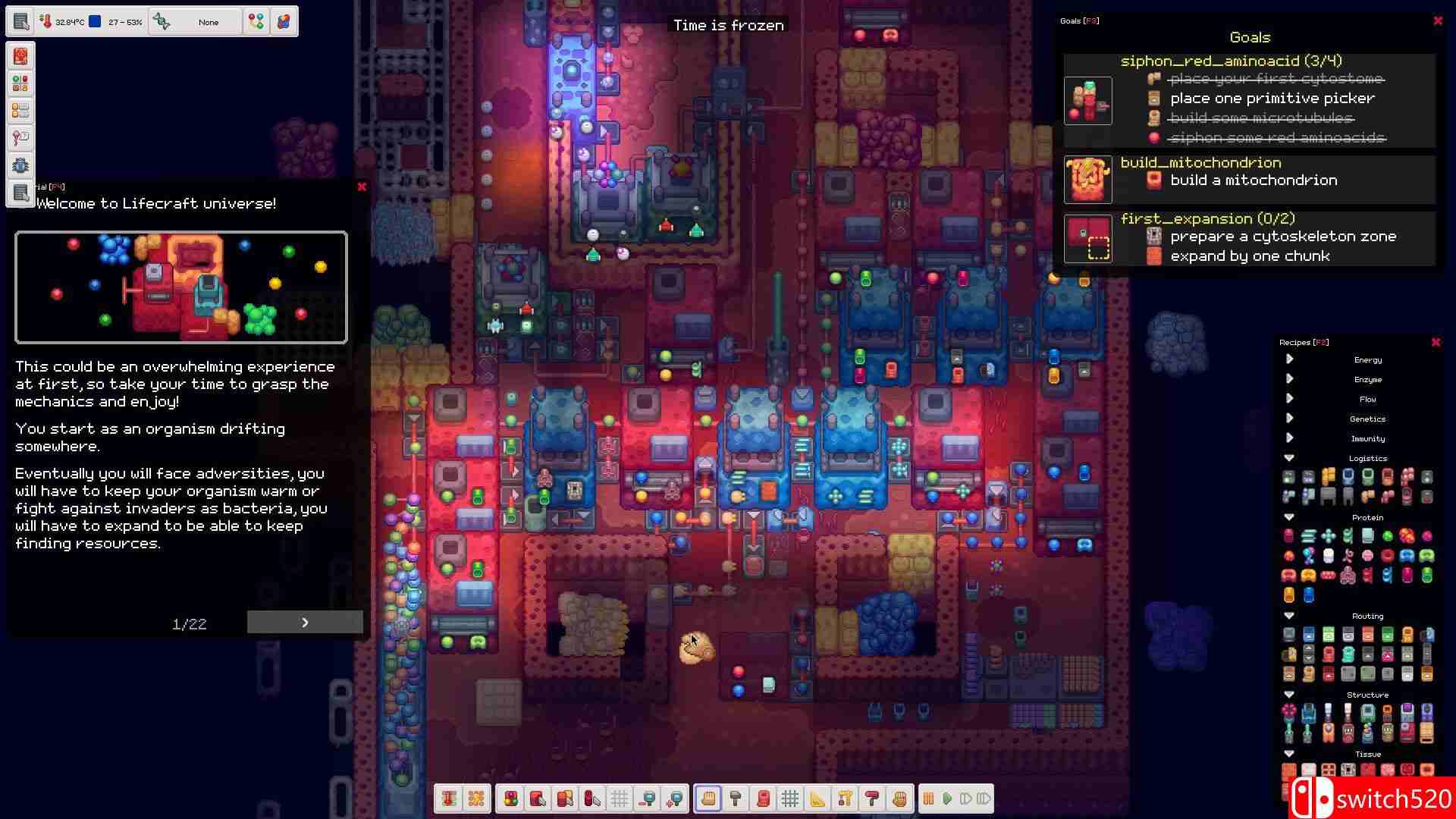Click the blue humidity color swatch

coord(94,20)
